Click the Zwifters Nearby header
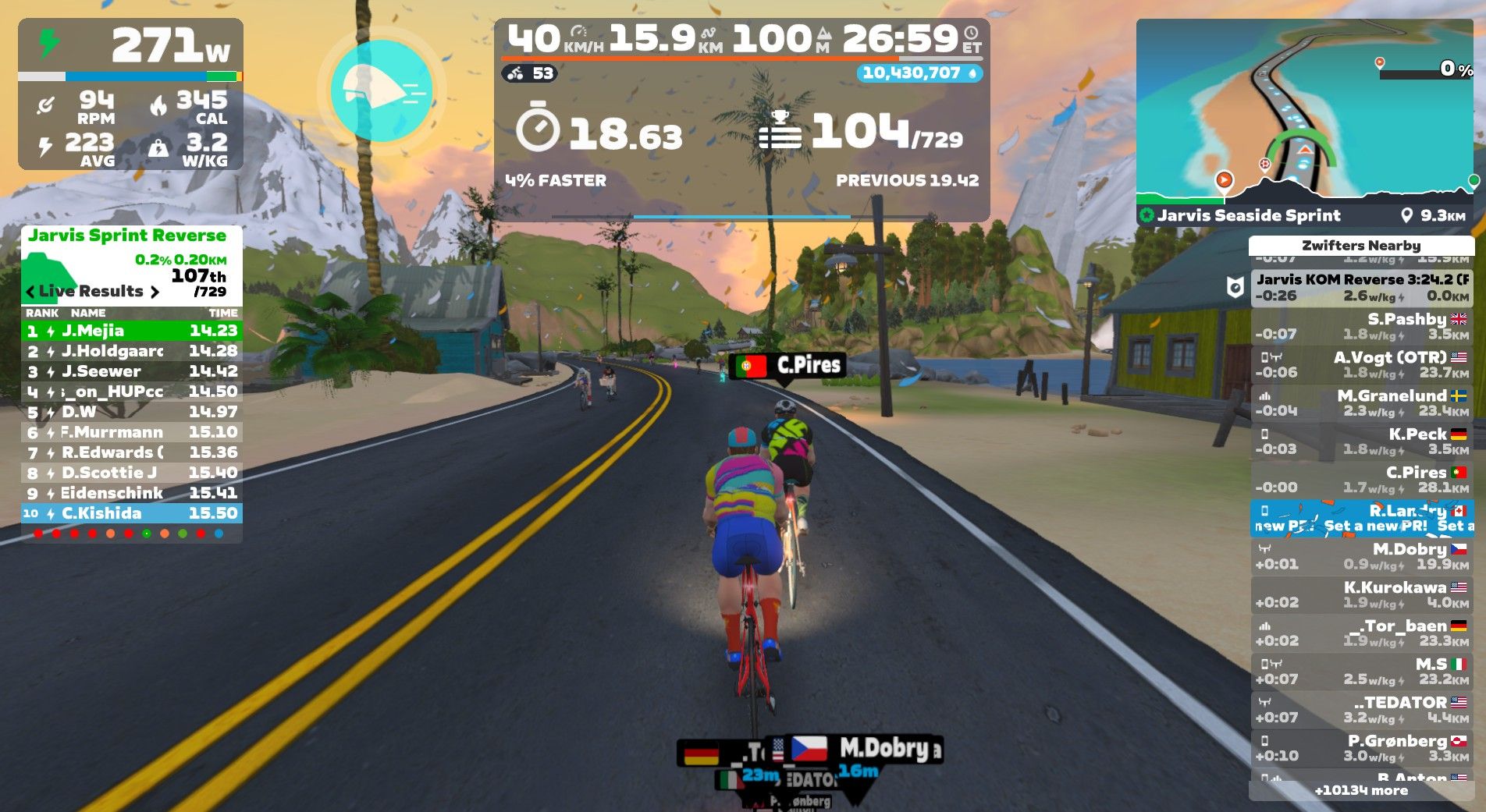 [1361, 245]
